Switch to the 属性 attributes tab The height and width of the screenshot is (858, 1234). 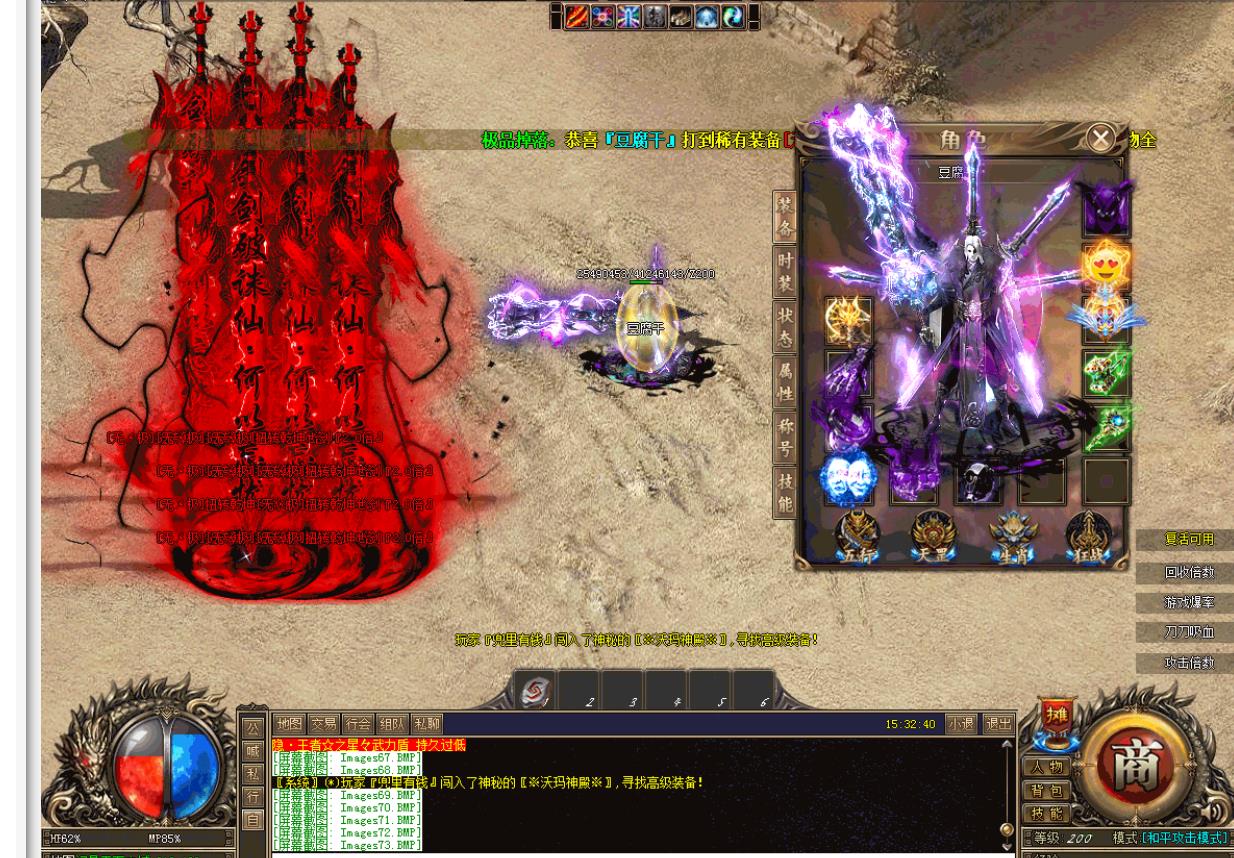pyautogui.click(x=785, y=382)
